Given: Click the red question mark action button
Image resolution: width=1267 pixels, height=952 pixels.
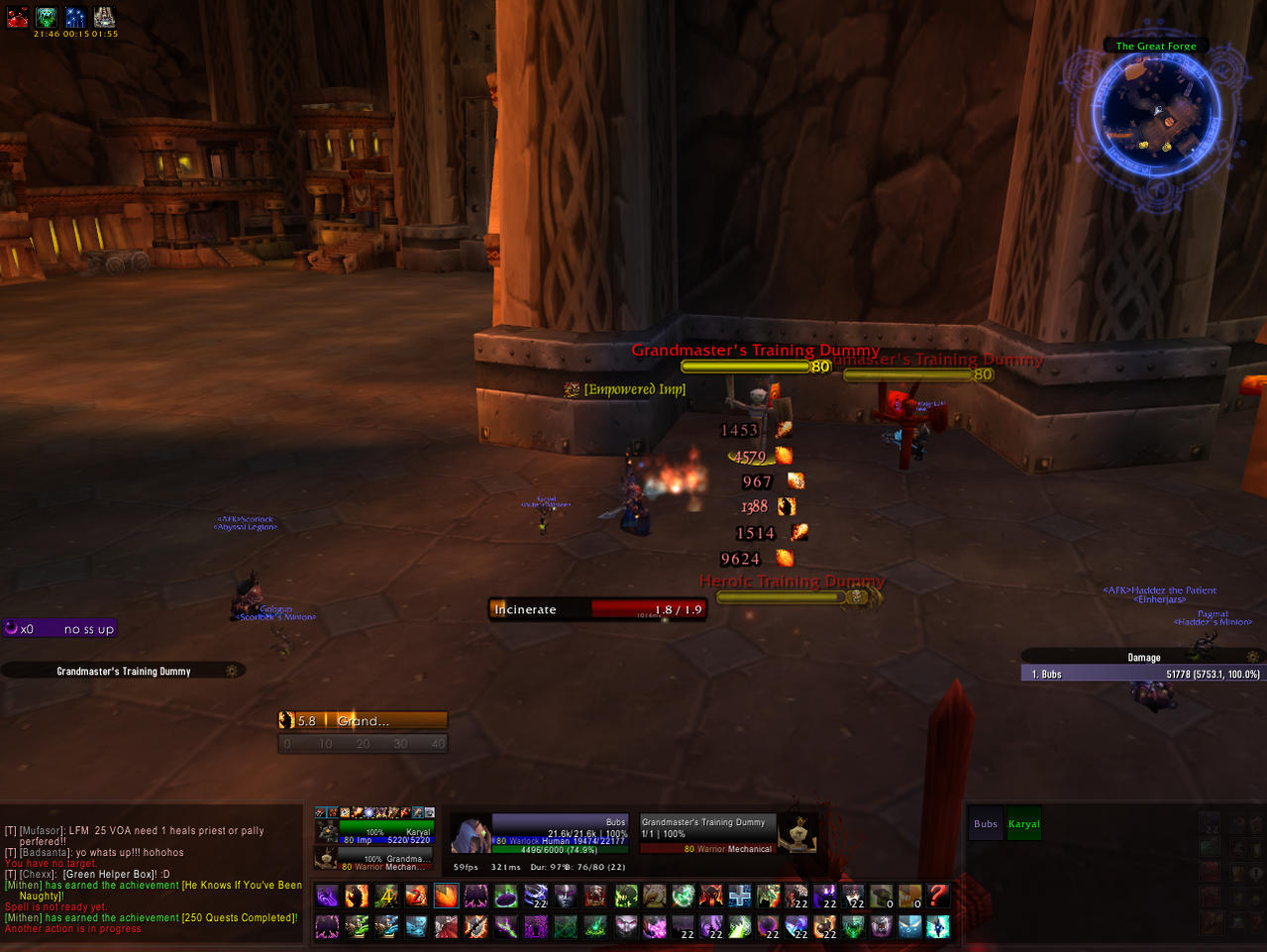Looking at the screenshot, I should [x=938, y=897].
